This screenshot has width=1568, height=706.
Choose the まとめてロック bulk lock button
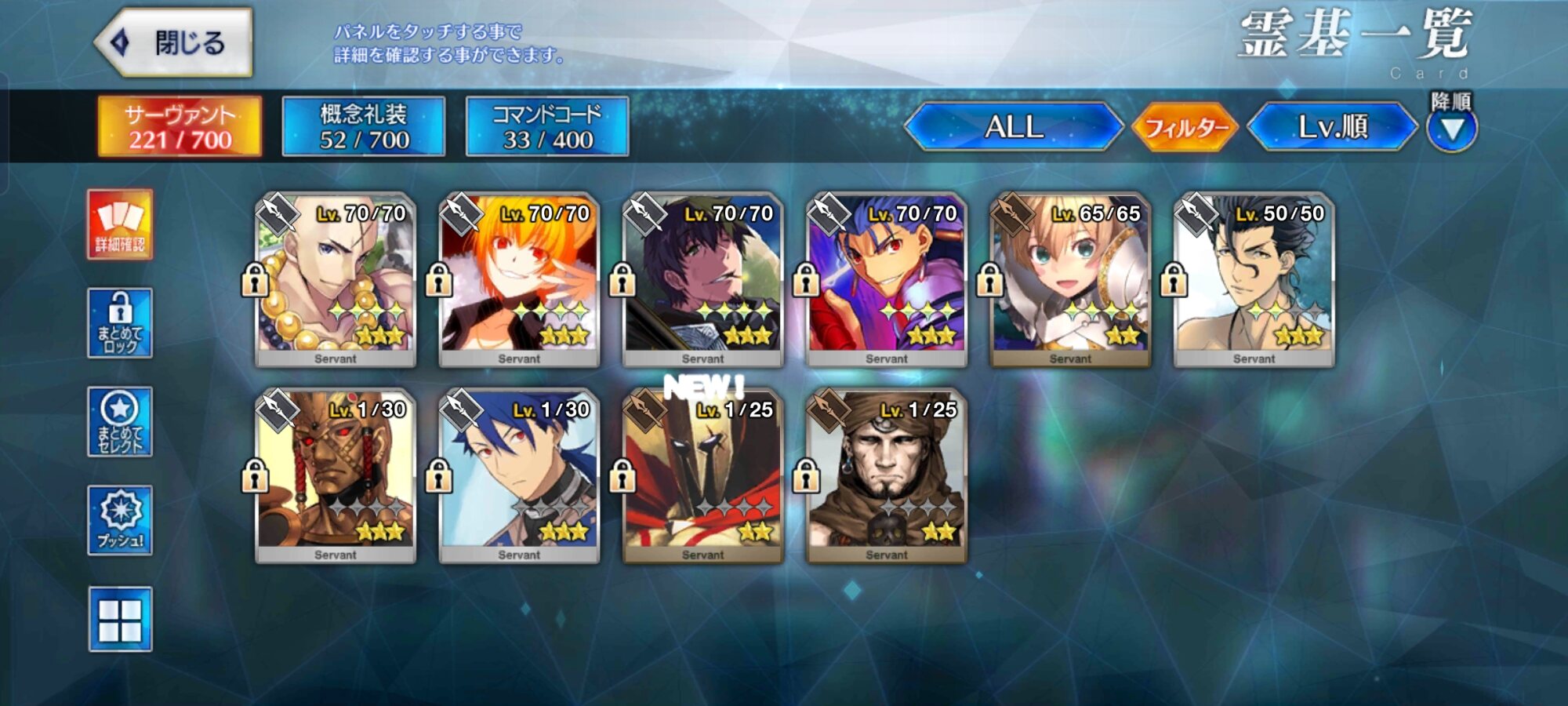120,323
